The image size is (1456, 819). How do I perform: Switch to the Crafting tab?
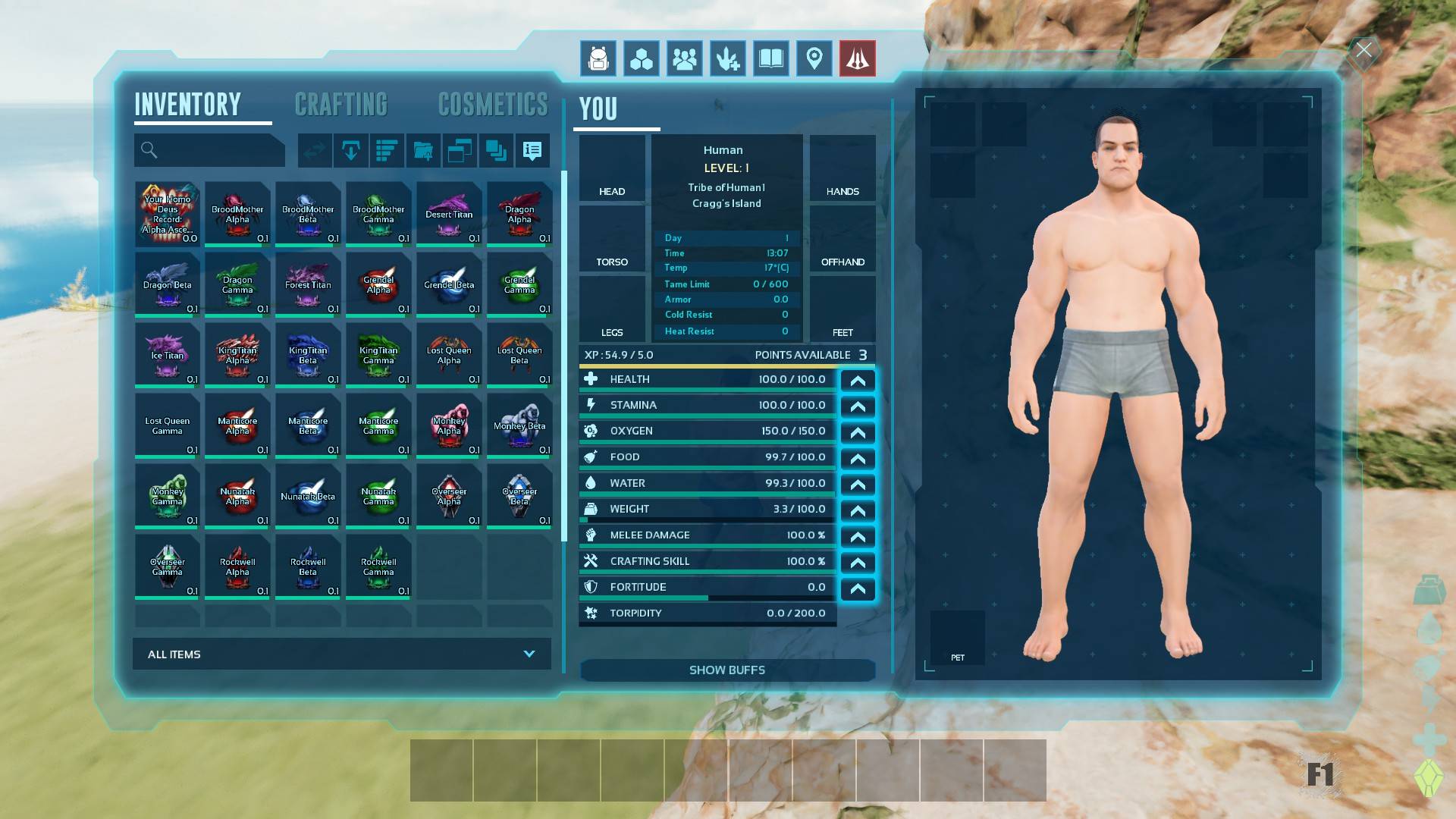(340, 105)
